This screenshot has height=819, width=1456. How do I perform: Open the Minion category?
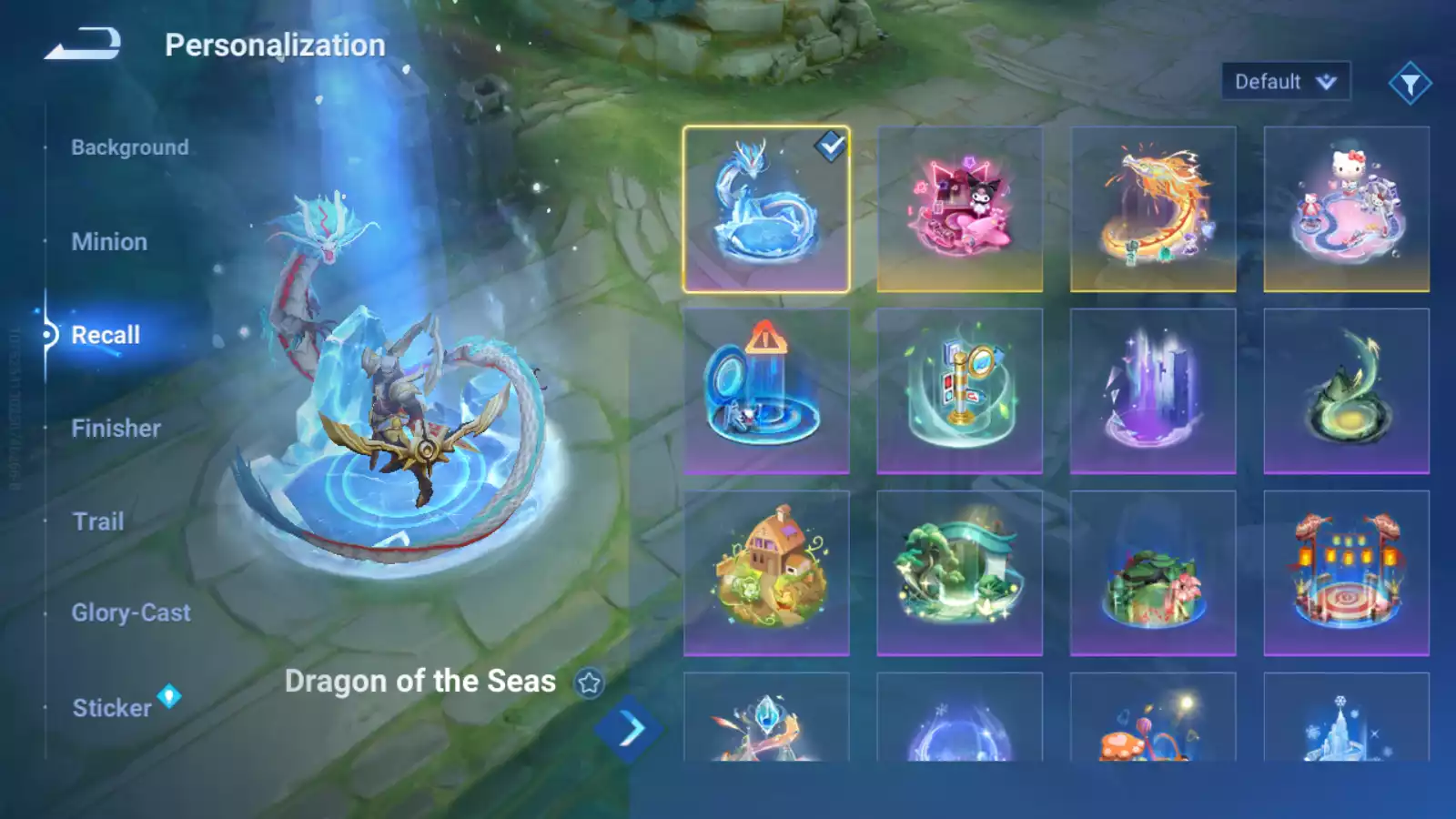pos(109,242)
